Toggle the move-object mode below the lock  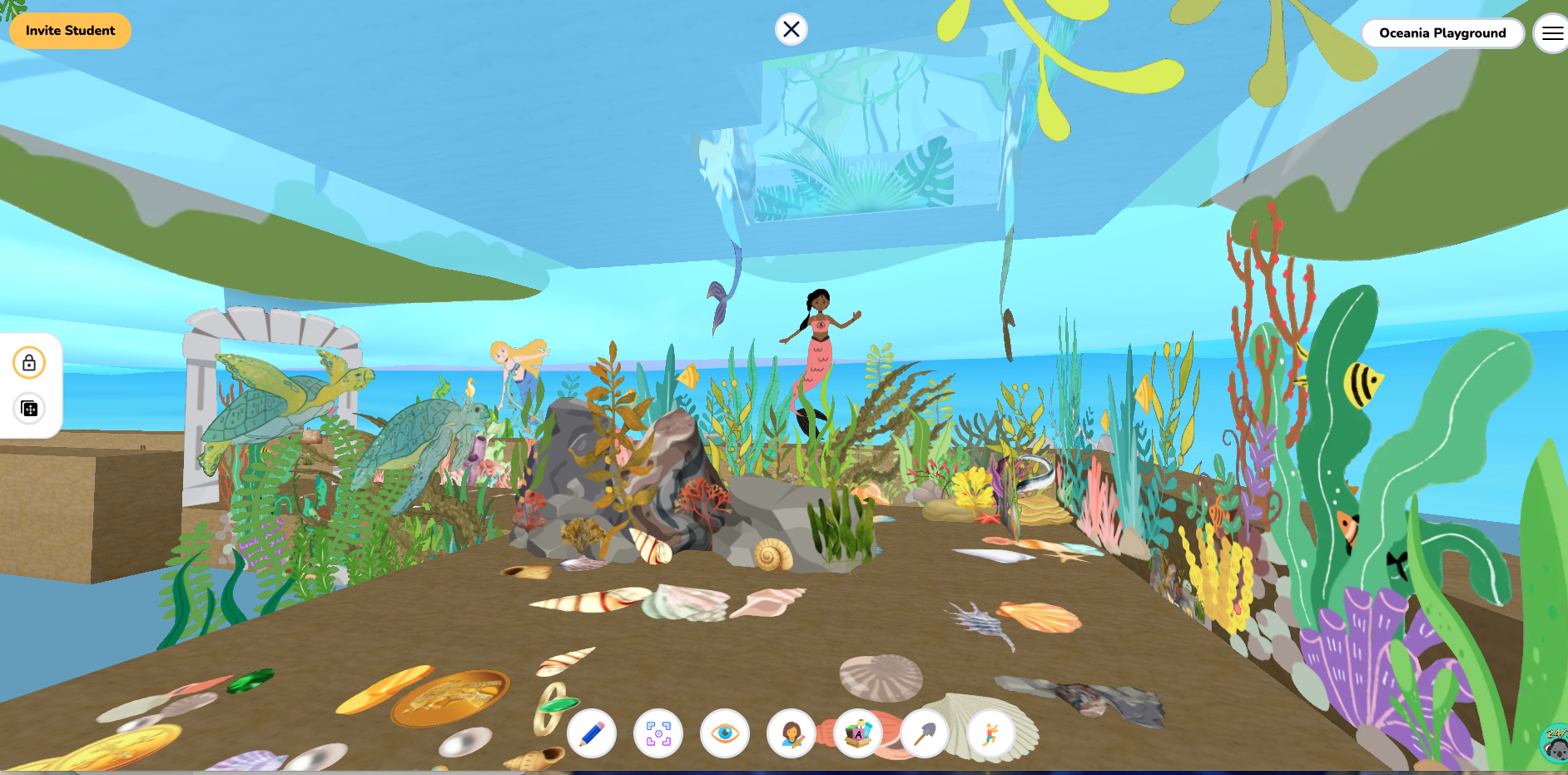point(28,410)
